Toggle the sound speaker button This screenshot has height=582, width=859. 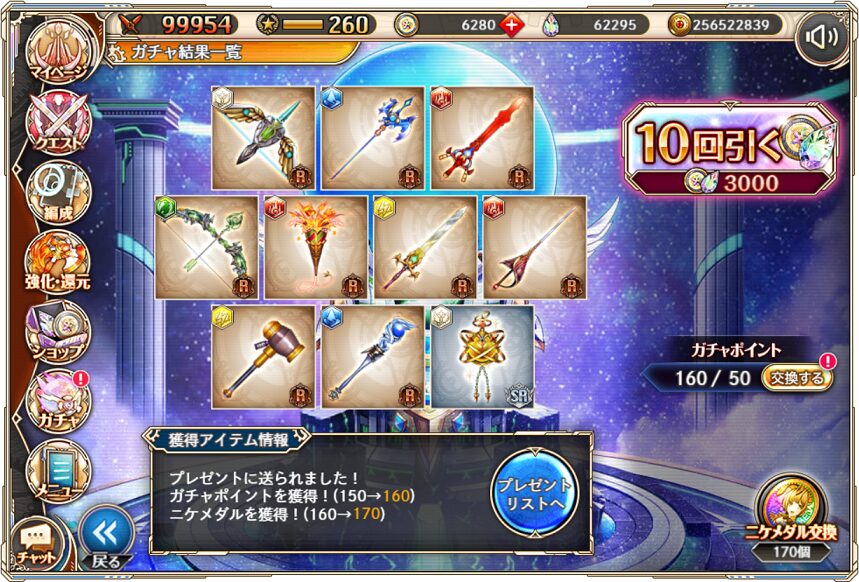823,38
